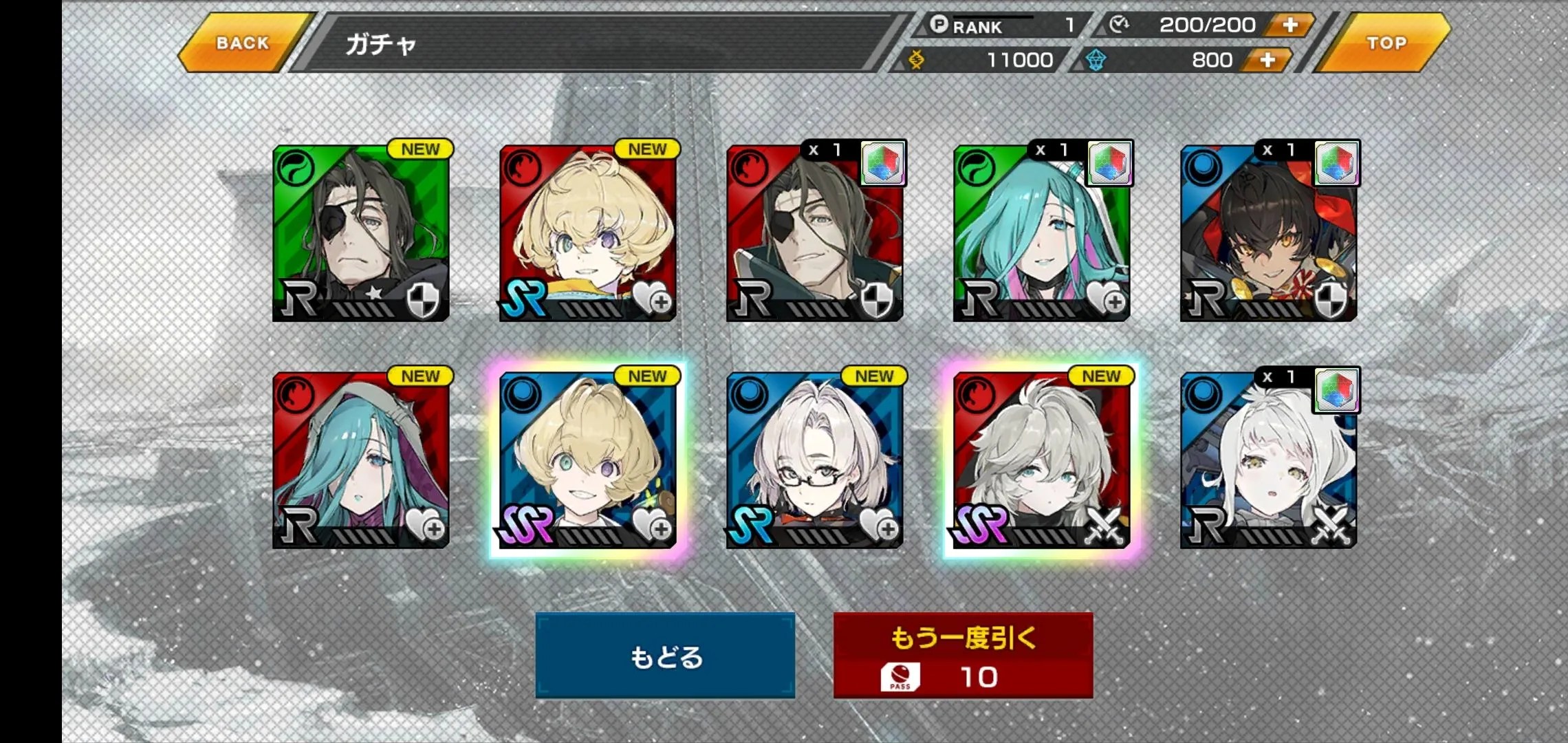
Task: Select the red R eyepatch man card
Action: point(815,233)
